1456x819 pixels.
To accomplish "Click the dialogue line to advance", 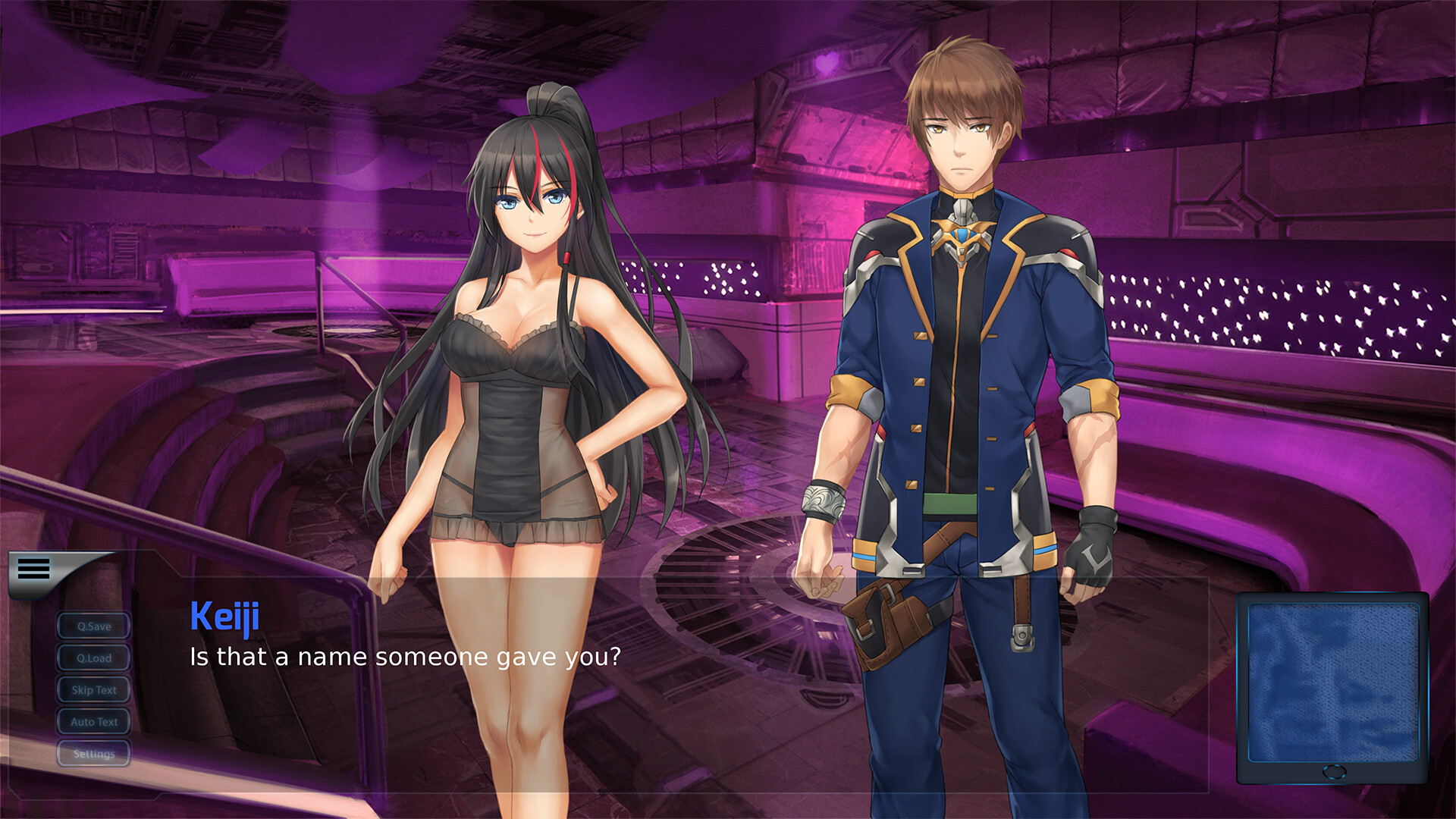I will [x=404, y=657].
